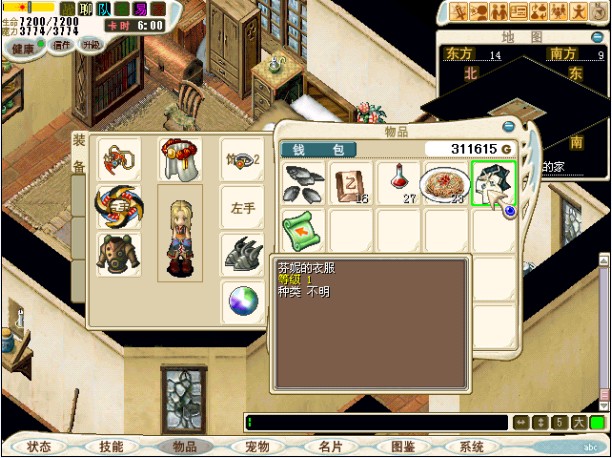Image resolution: width=612 pixels, height=458 pixels.
Task: Click the 左手 left-hand equipment slot
Action: click(x=241, y=207)
